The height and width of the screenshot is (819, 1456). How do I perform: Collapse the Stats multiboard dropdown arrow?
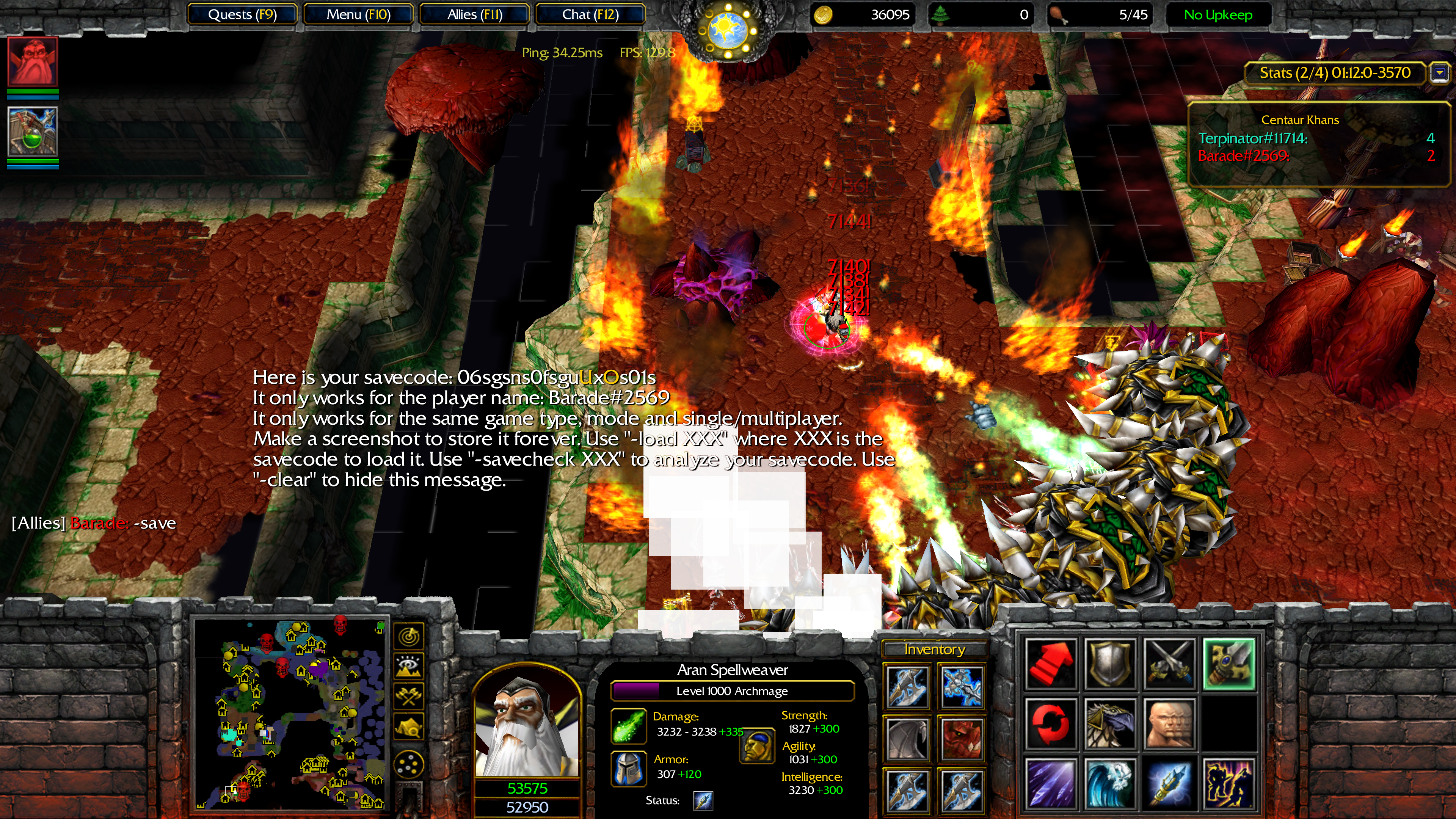[x=1440, y=73]
